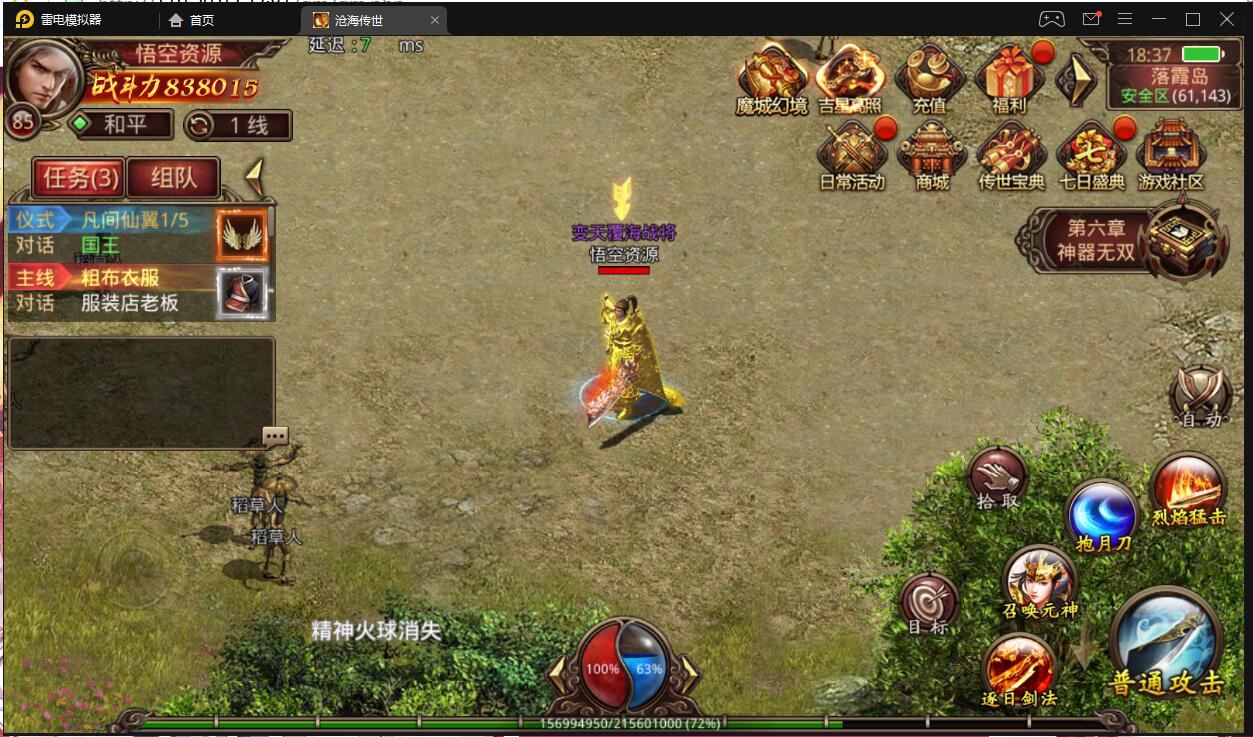Open 日常活动 daily activities
Image resolution: width=1253 pixels, height=737 pixels.
tap(852, 155)
